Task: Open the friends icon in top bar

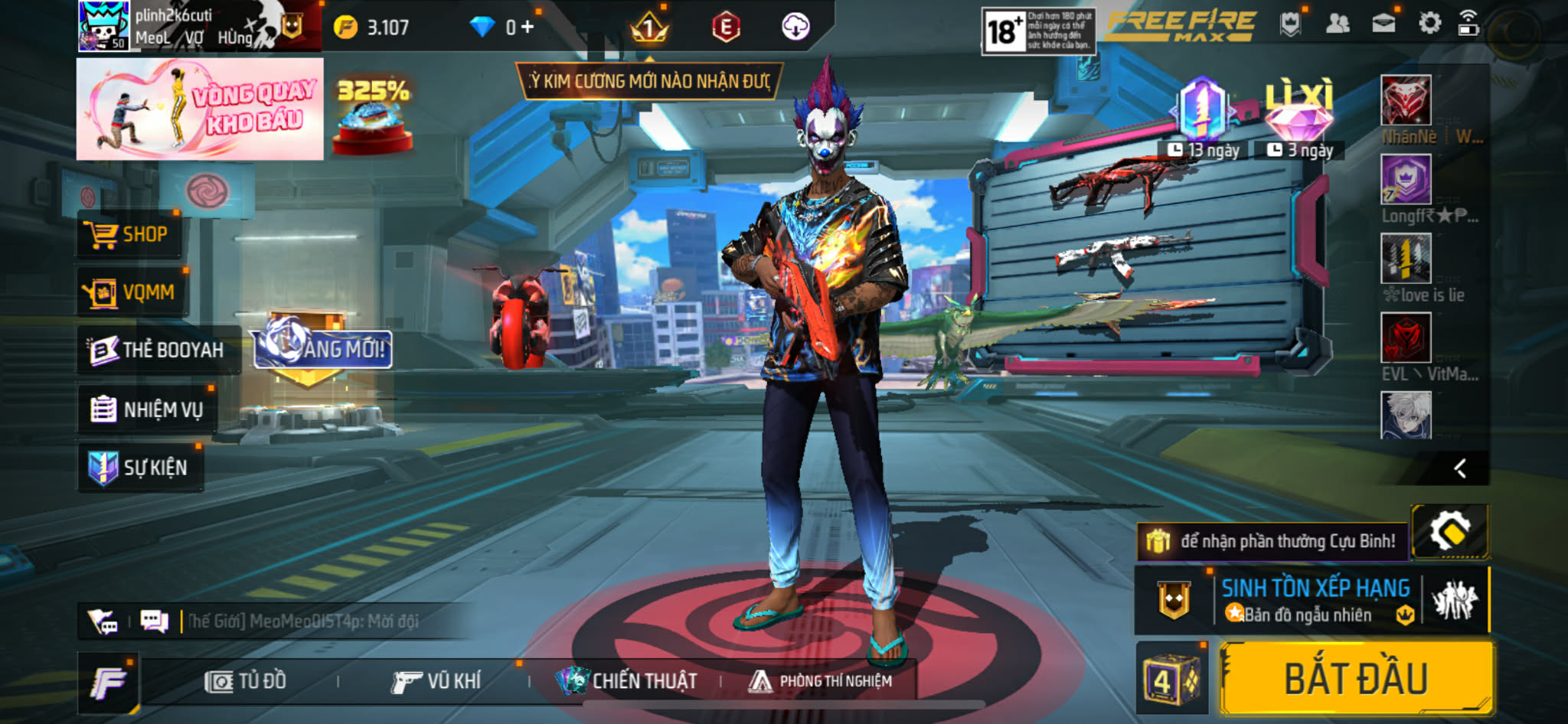Action: [1337, 24]
